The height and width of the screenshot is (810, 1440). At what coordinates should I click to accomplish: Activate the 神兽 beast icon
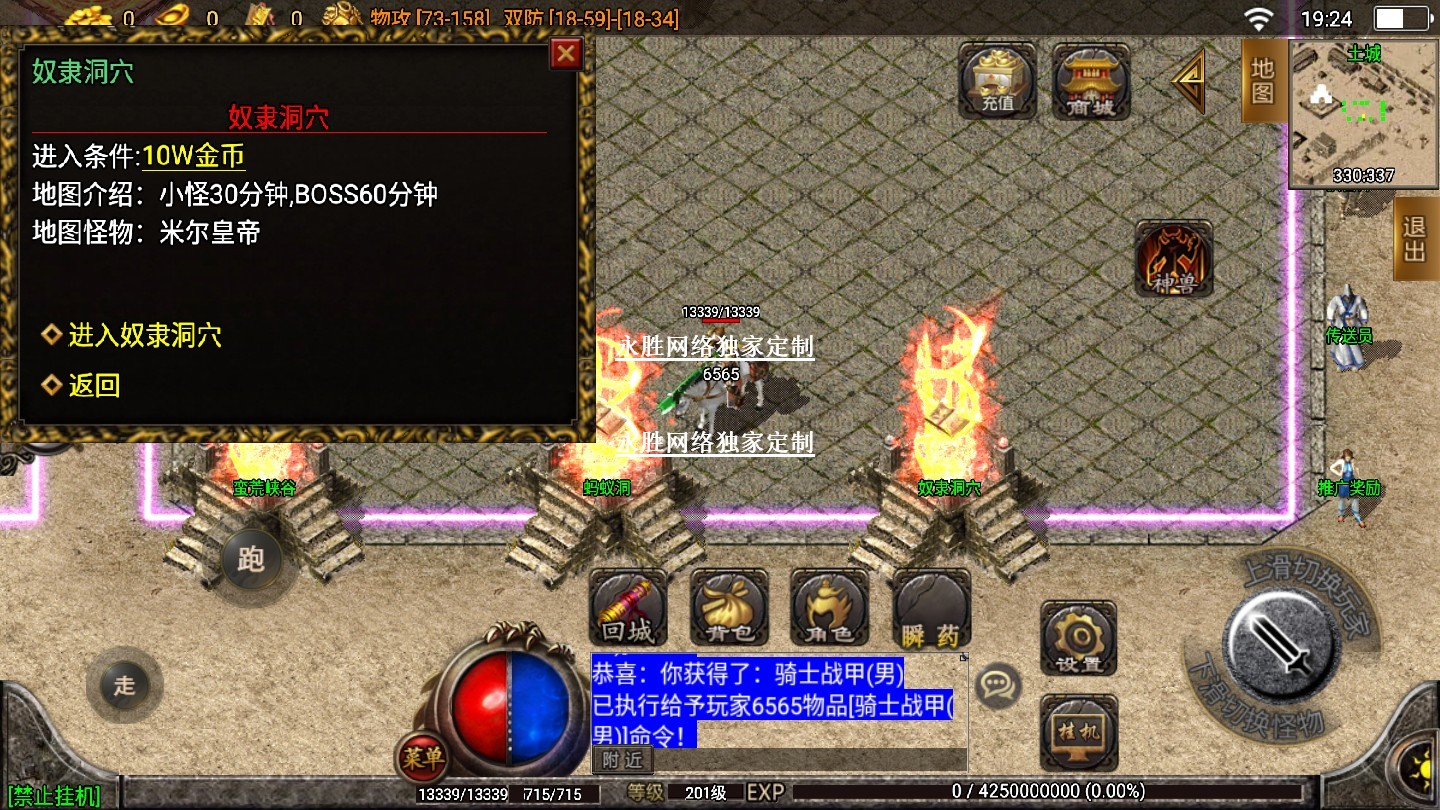1173,259
